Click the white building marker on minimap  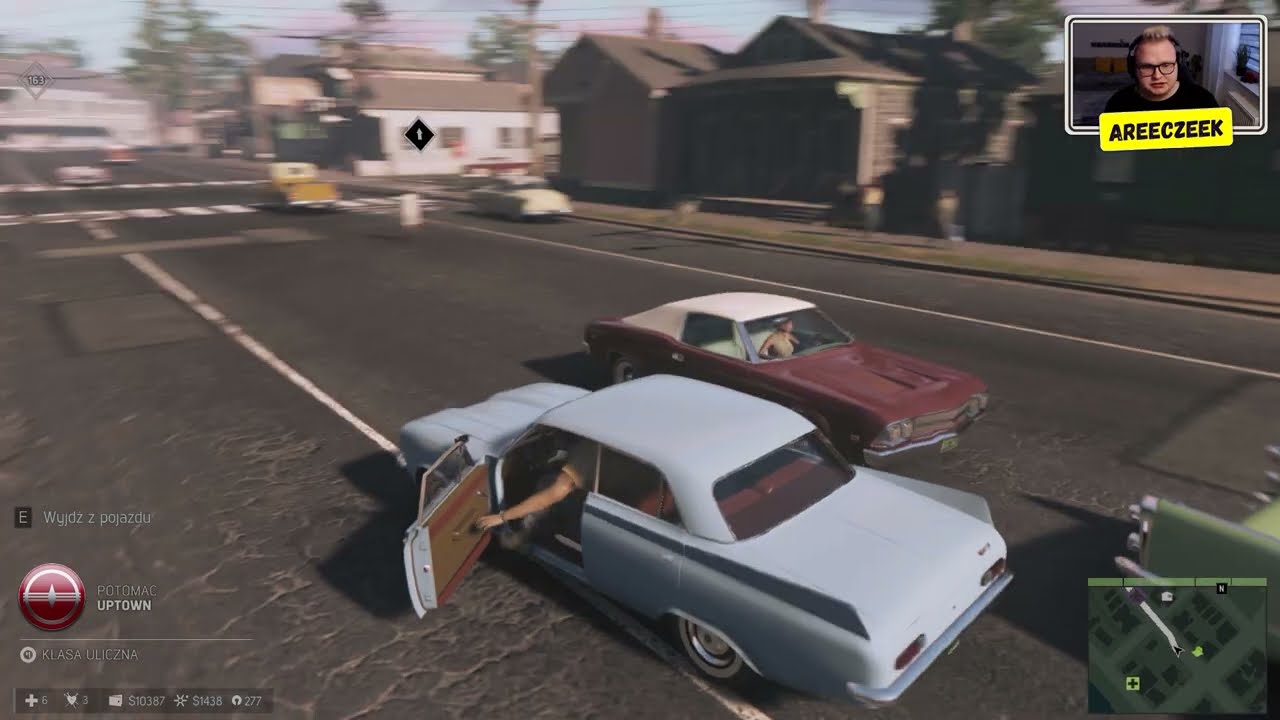click(x=1167, y=597)
